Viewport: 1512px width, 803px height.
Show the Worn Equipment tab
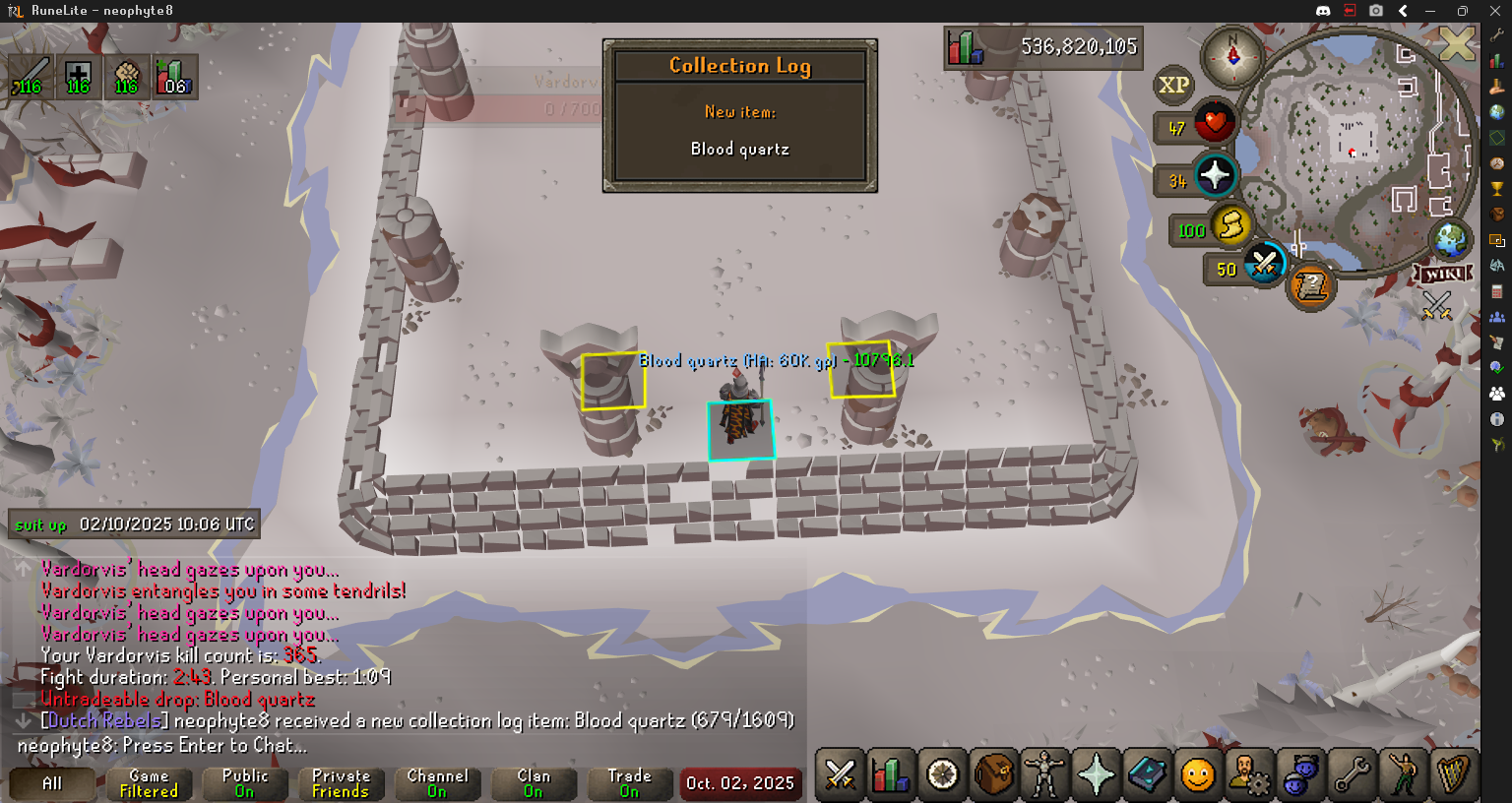point(1044,774)
